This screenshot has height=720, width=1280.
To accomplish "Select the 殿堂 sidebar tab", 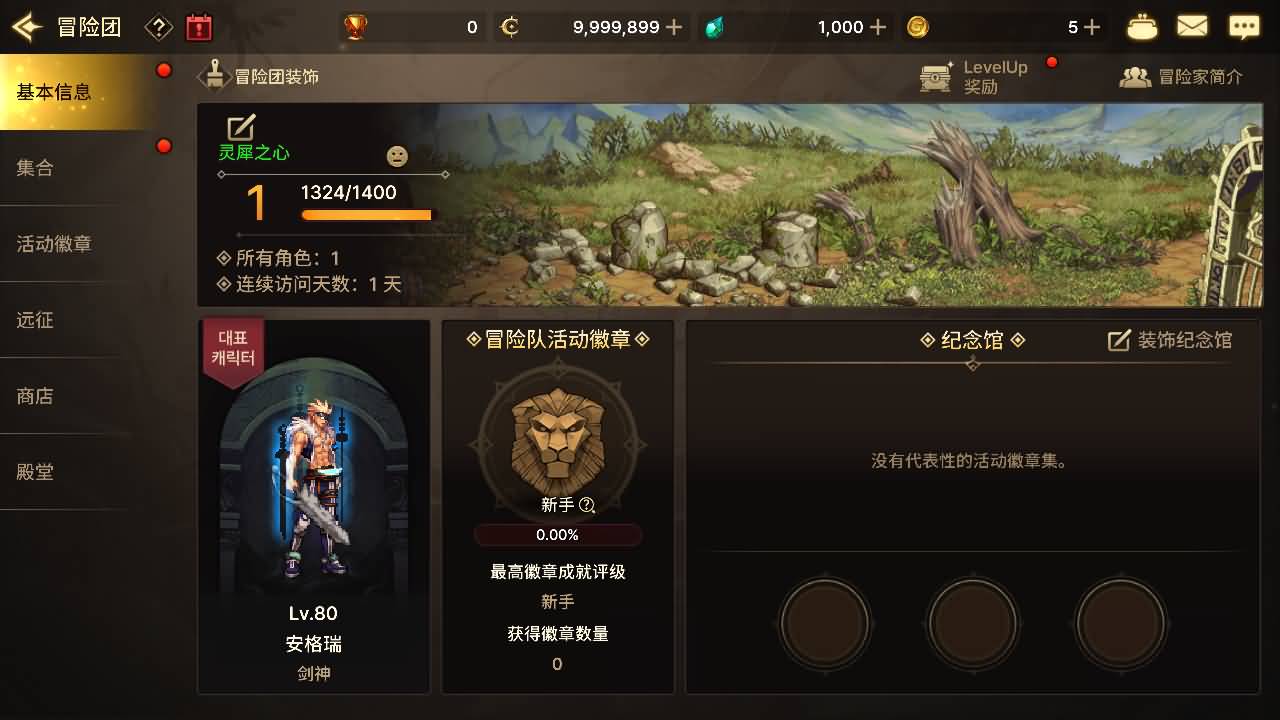I will (x=35, y=472).
